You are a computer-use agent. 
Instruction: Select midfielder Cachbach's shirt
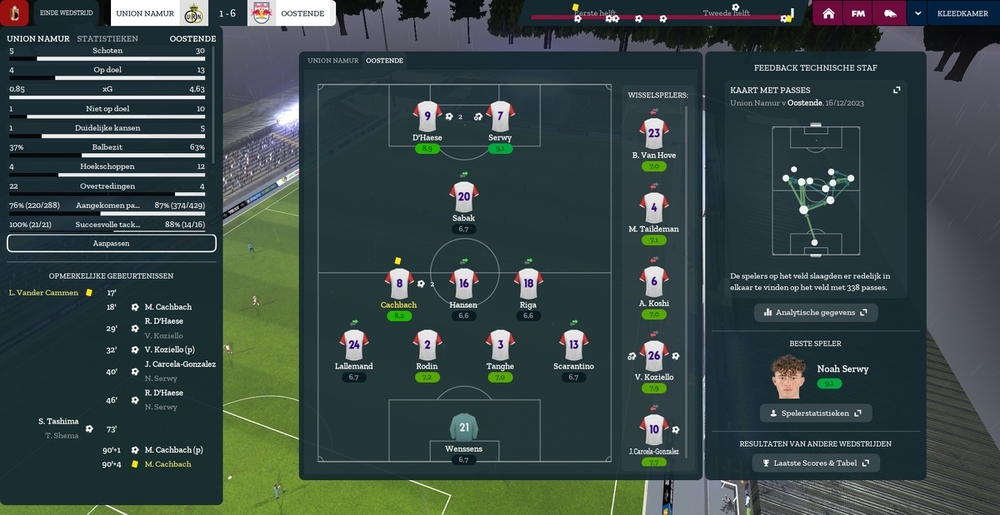[x=399, y=284]
